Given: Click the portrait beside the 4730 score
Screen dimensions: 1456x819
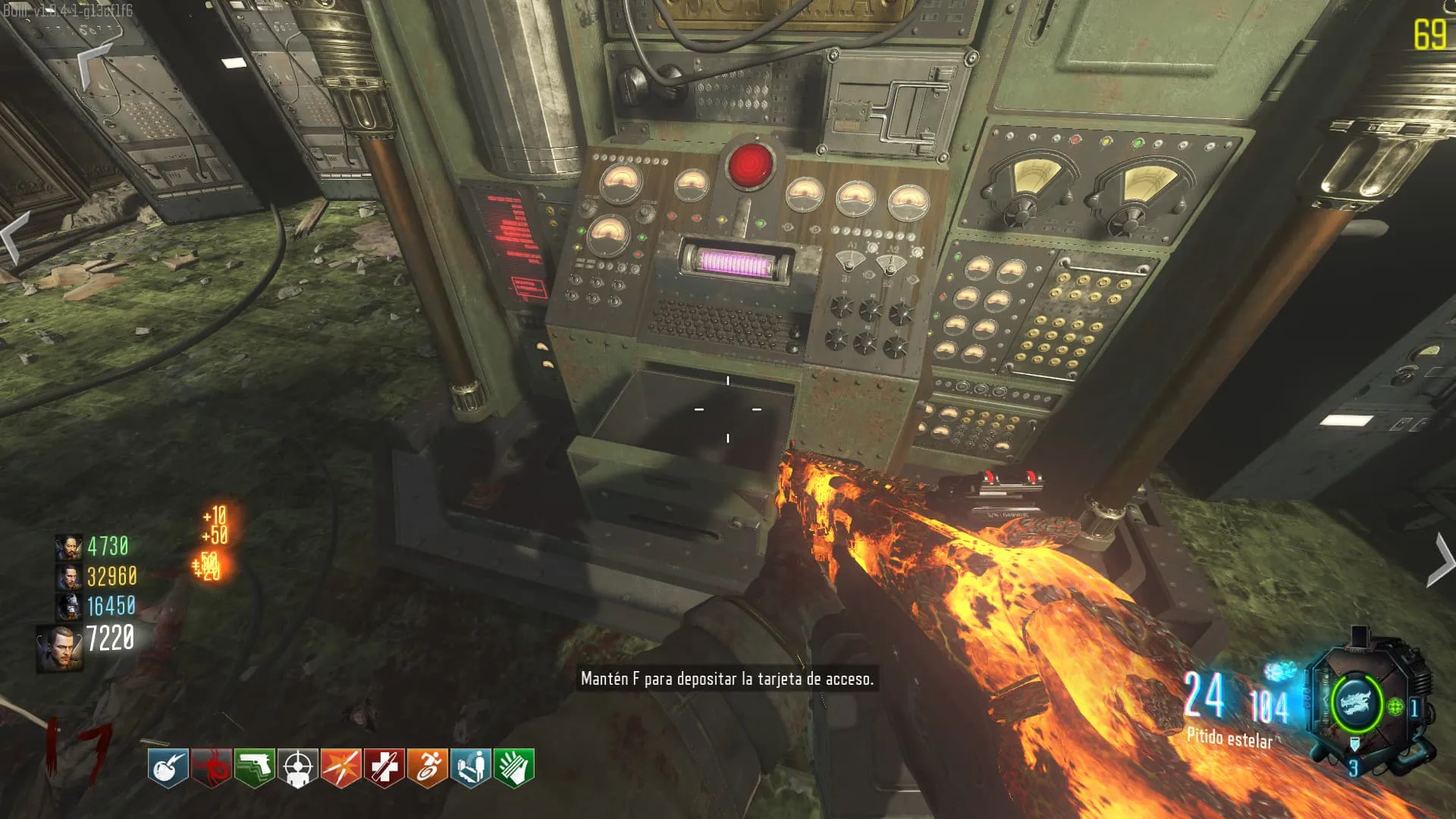Looking at the screenshot, I should point(68,547).
